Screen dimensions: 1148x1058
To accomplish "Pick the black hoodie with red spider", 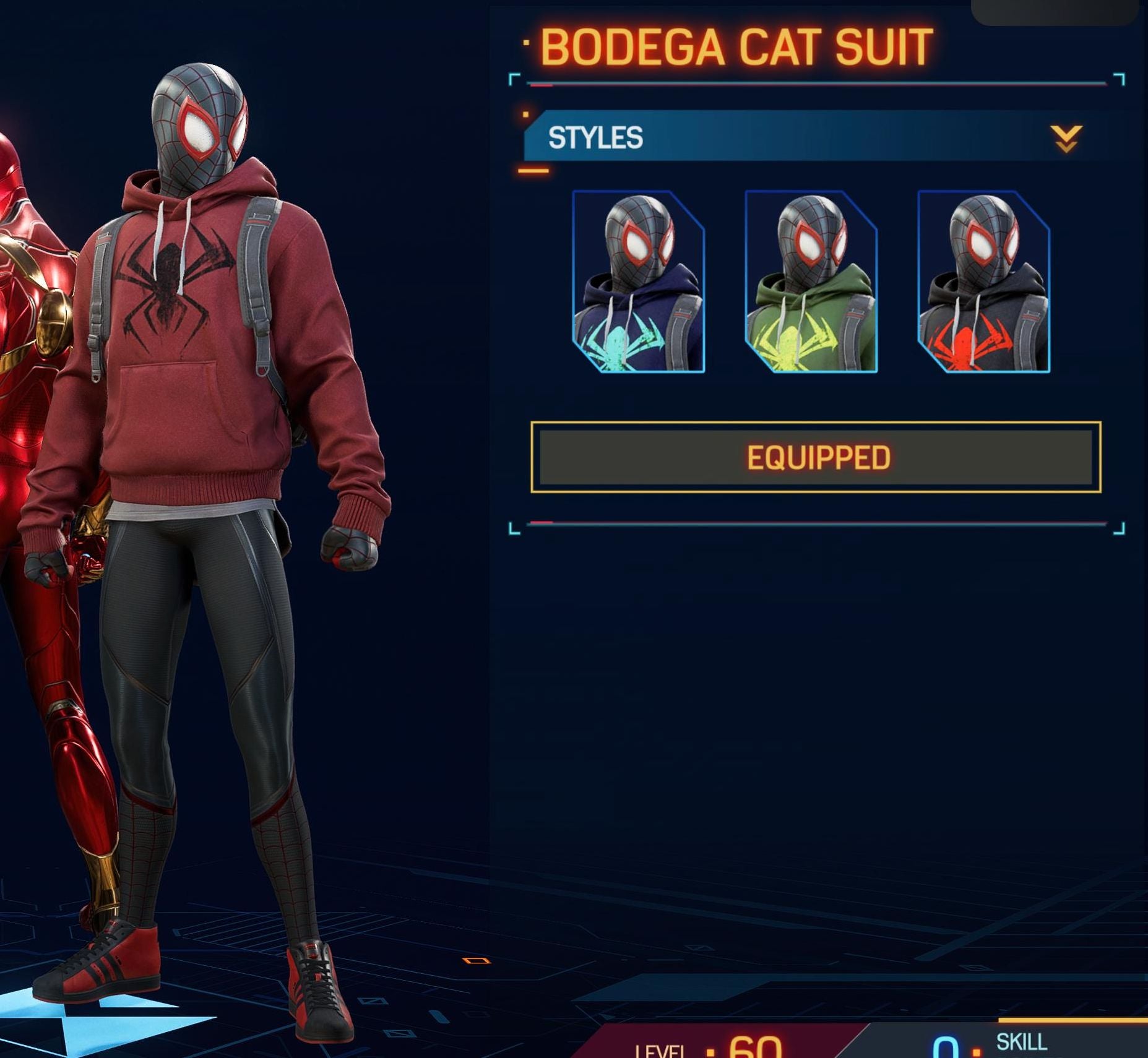I will 983,282.
